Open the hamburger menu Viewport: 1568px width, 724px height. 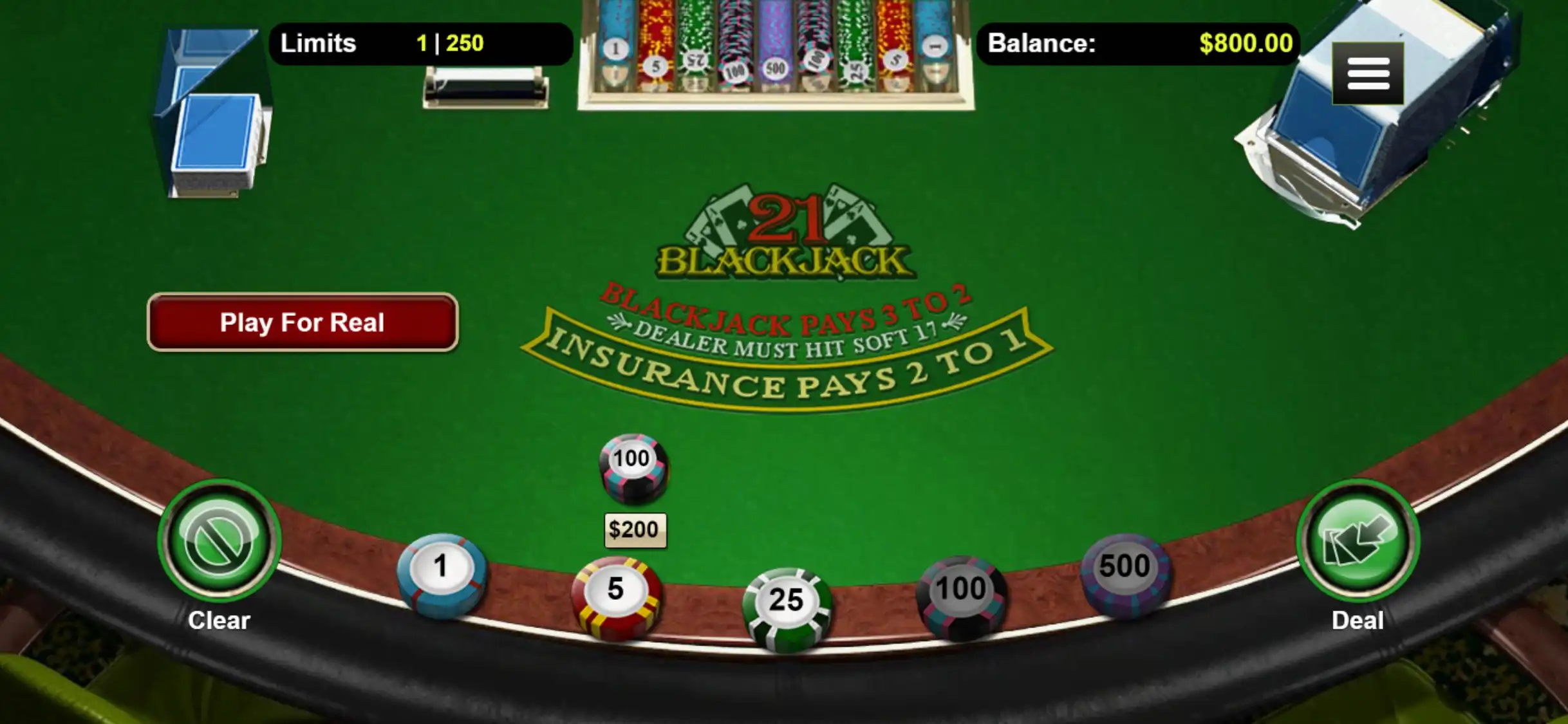click(x=1368, y=73)
